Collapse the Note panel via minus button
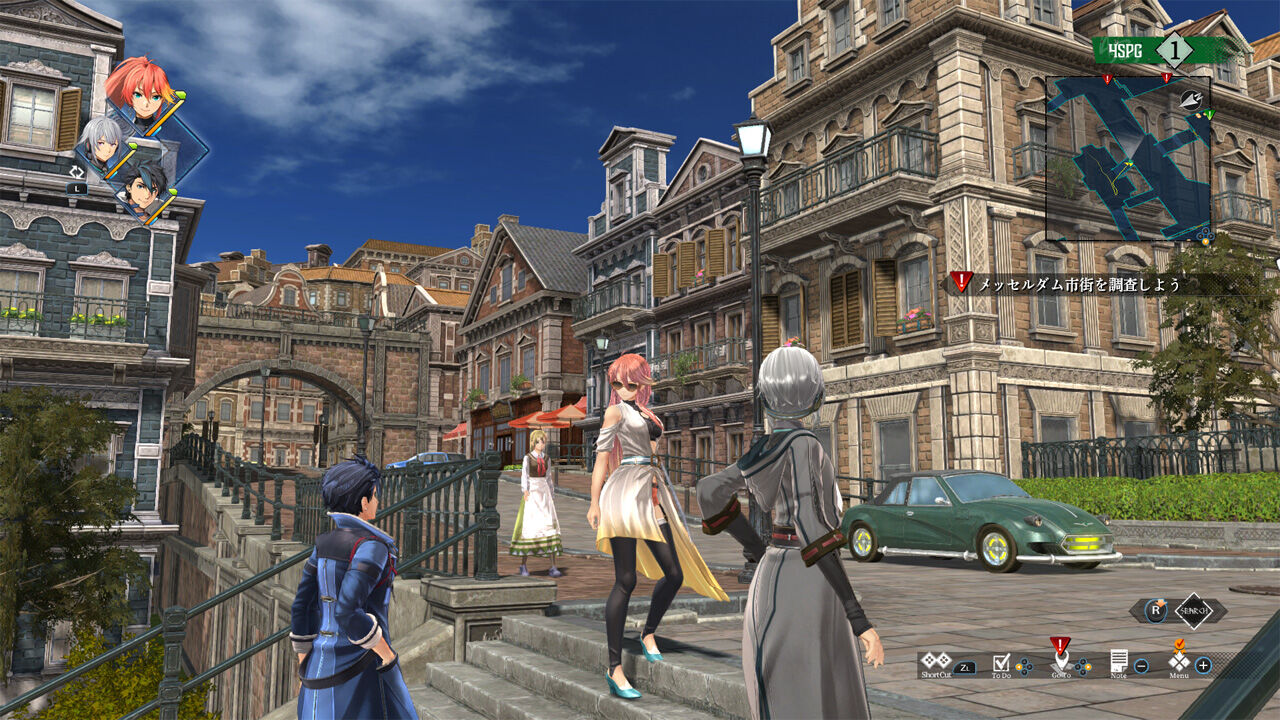This screenshot has height=720, width=1280. [1141, 666]
